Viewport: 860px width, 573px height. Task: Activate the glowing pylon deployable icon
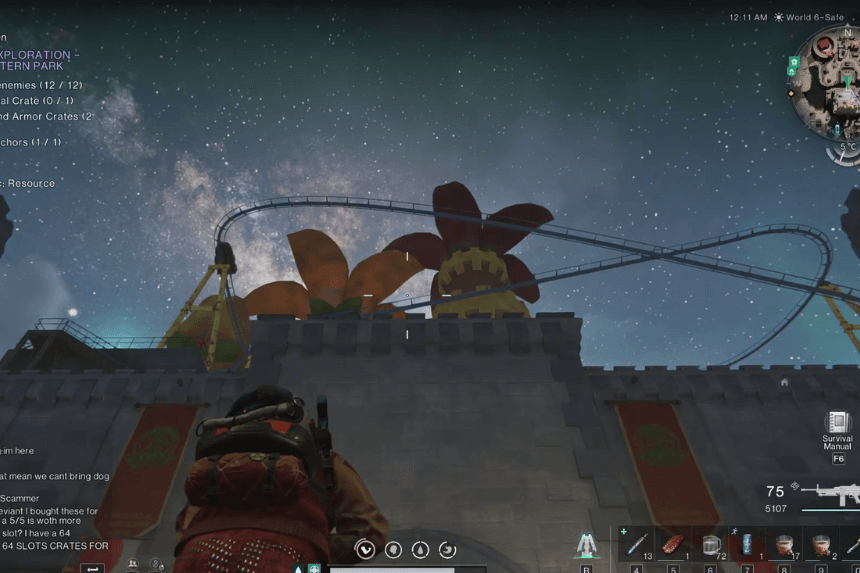[x=585, y=545]
